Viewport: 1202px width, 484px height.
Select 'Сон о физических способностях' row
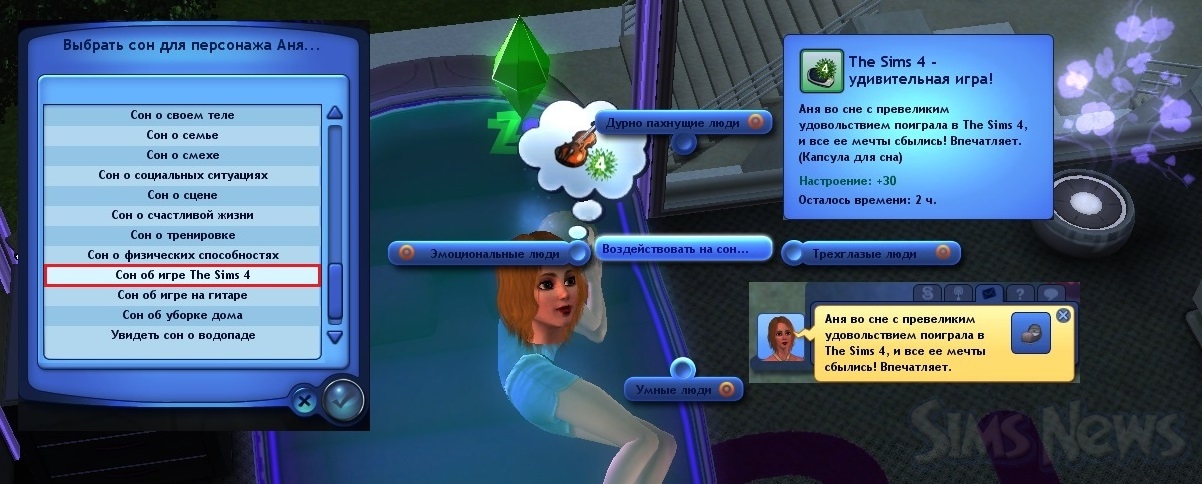[182, 255]
